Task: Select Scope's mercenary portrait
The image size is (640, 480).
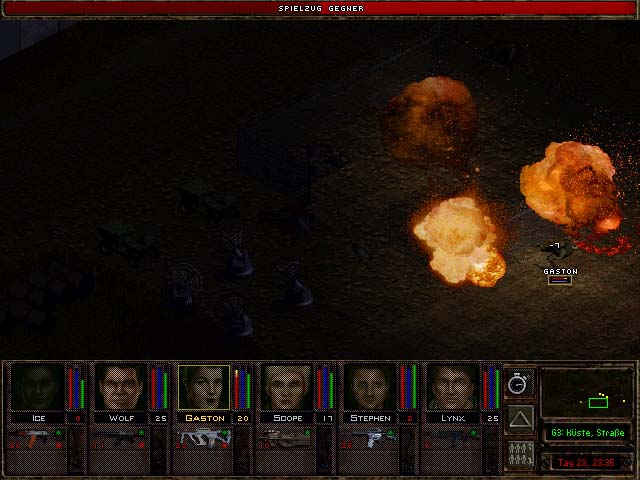Action: tap(286, 387)
